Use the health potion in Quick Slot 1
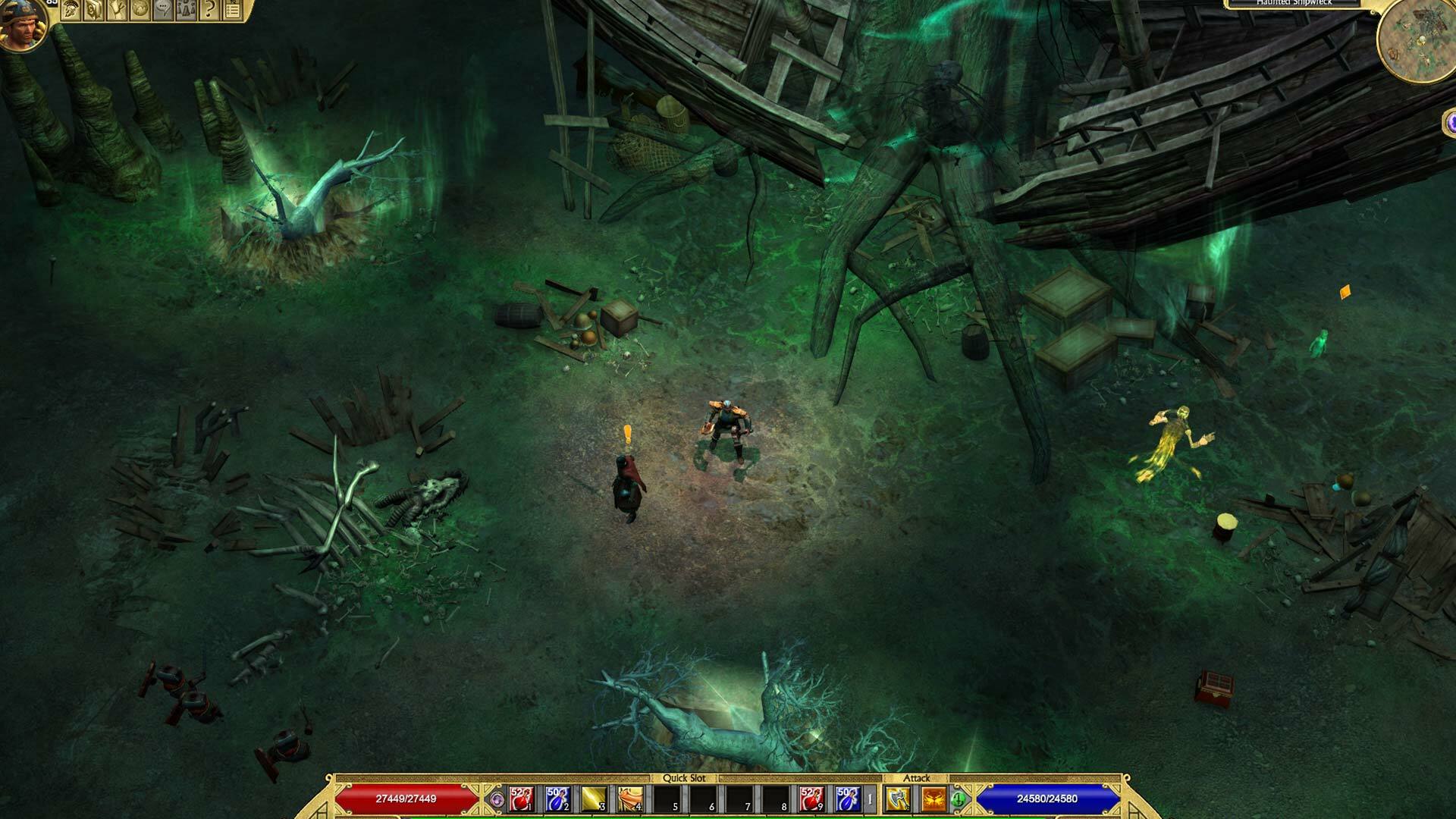This screenshot has height=819, width=1456. (521, 799)
